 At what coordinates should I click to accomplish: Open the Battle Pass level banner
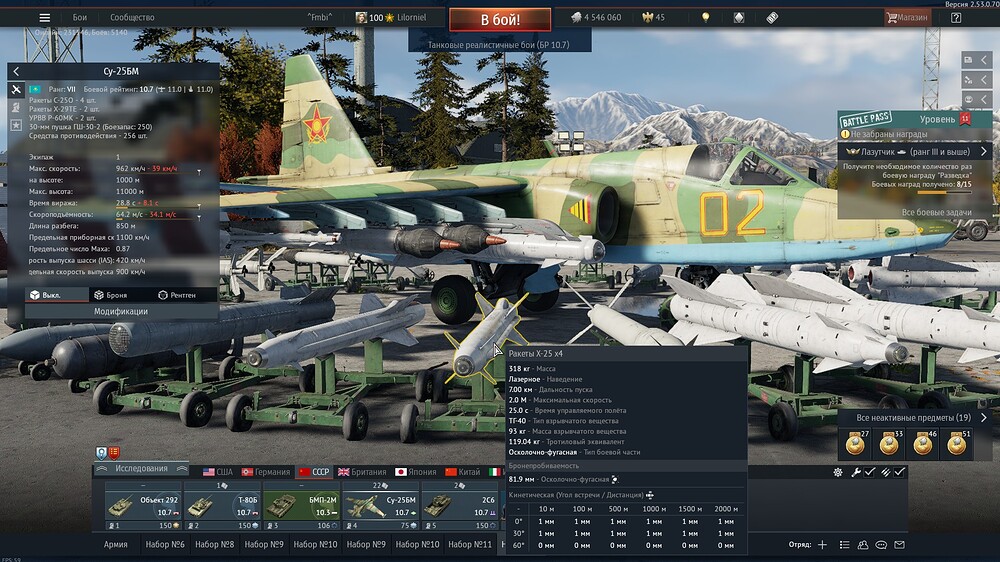pos(905,118)
